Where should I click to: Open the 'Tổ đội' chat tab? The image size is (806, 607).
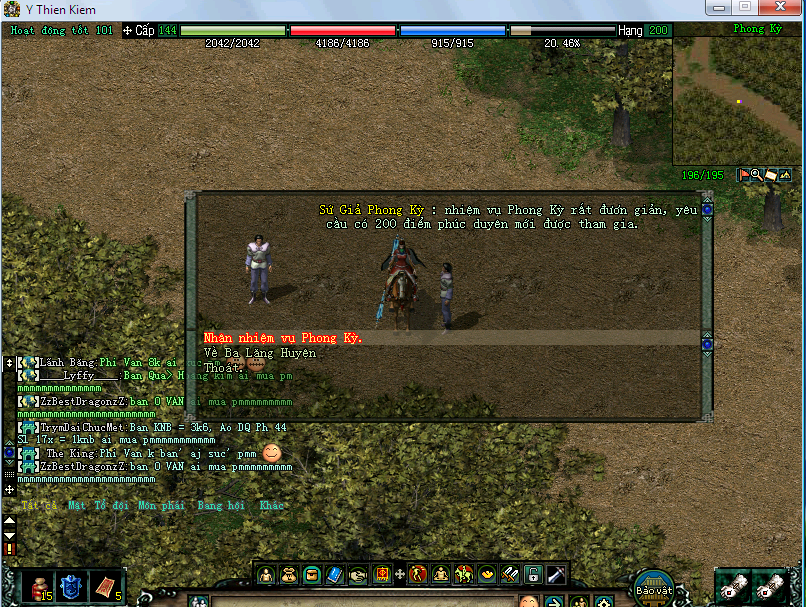[111, 506]
